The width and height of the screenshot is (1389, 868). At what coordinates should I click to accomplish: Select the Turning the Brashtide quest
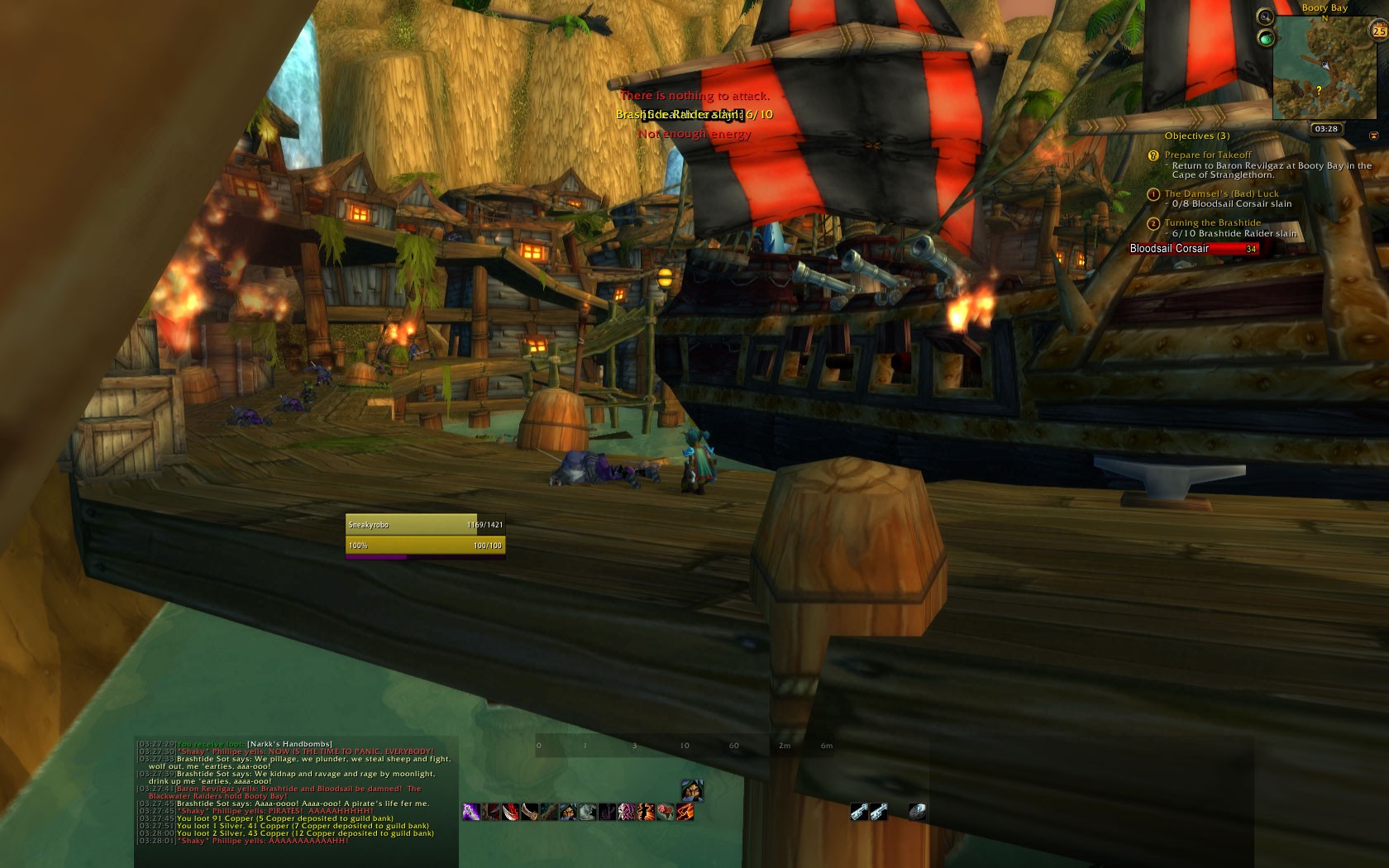(x=1212, y=222)
